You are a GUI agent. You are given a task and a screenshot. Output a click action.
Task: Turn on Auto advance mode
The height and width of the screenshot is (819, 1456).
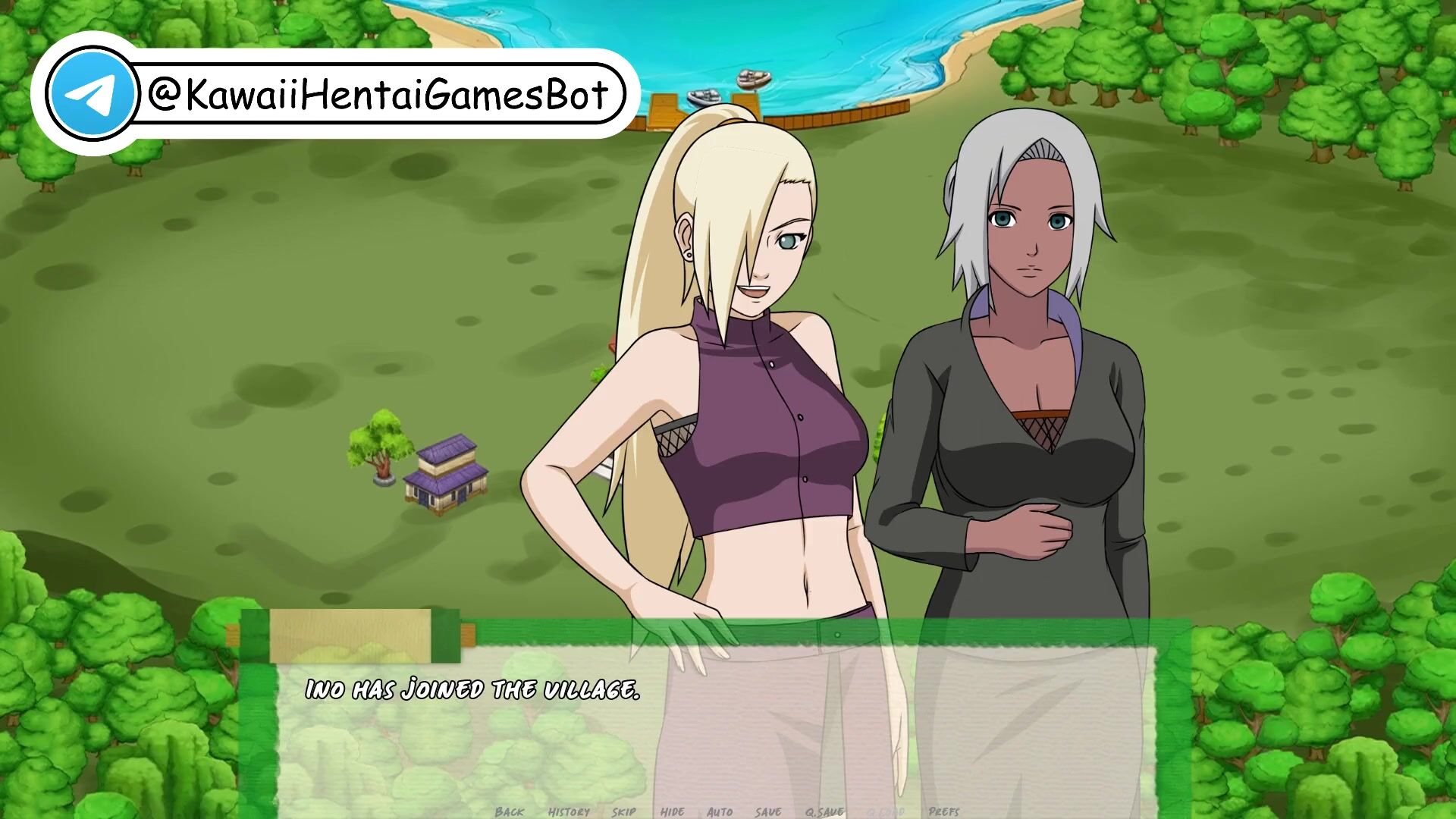[x=720, y=811]
